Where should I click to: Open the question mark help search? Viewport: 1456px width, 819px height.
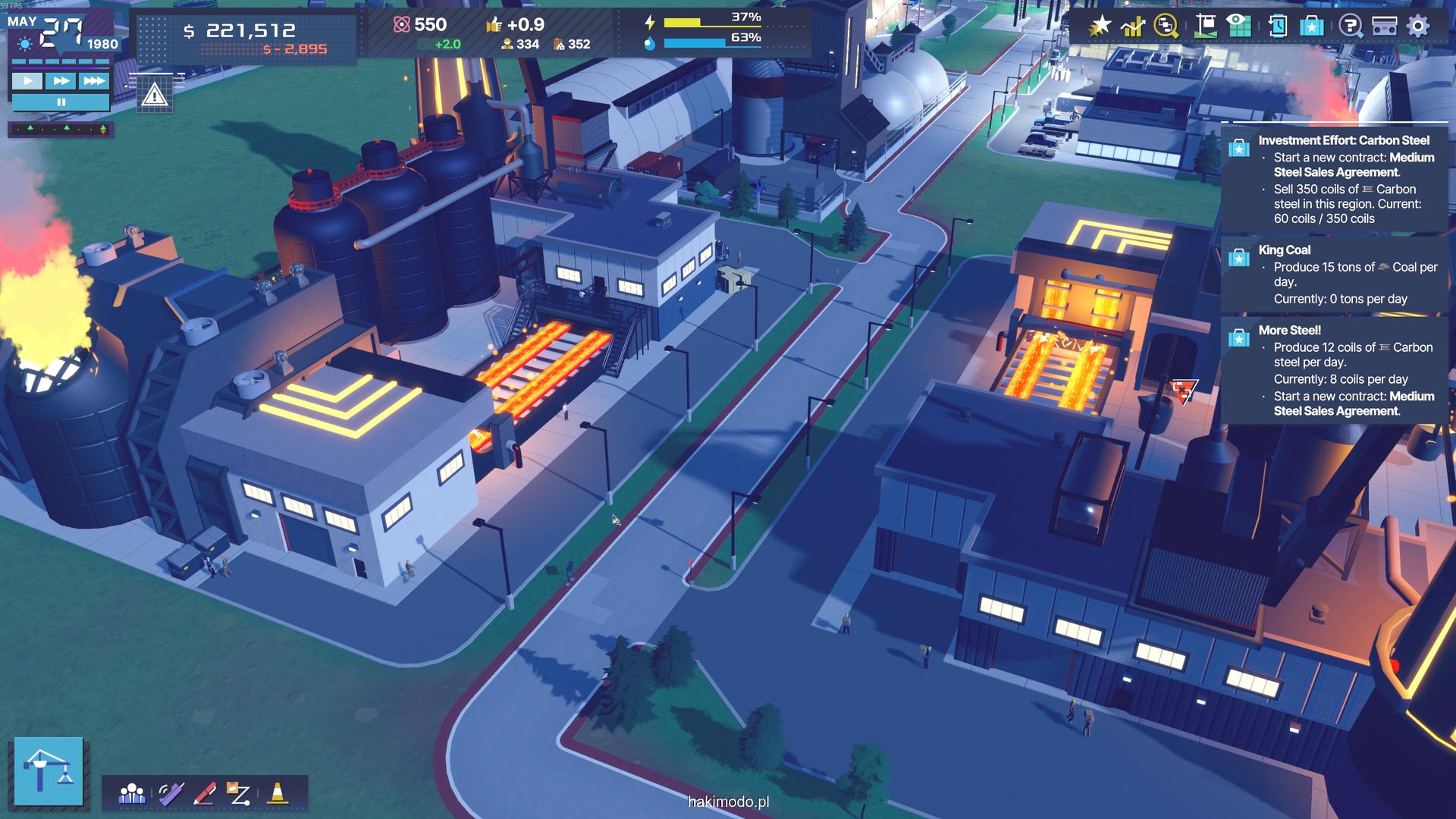tap(1351, 27)
